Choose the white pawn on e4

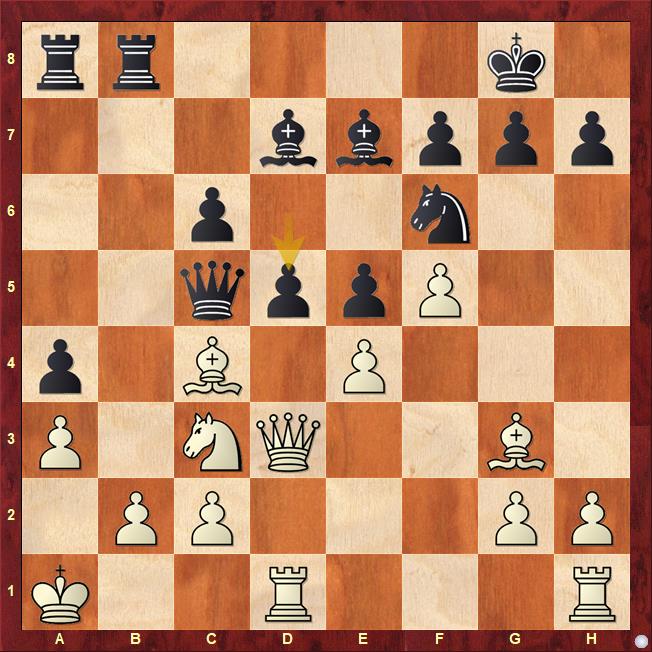pyautogui.click(x=365, y=365)
